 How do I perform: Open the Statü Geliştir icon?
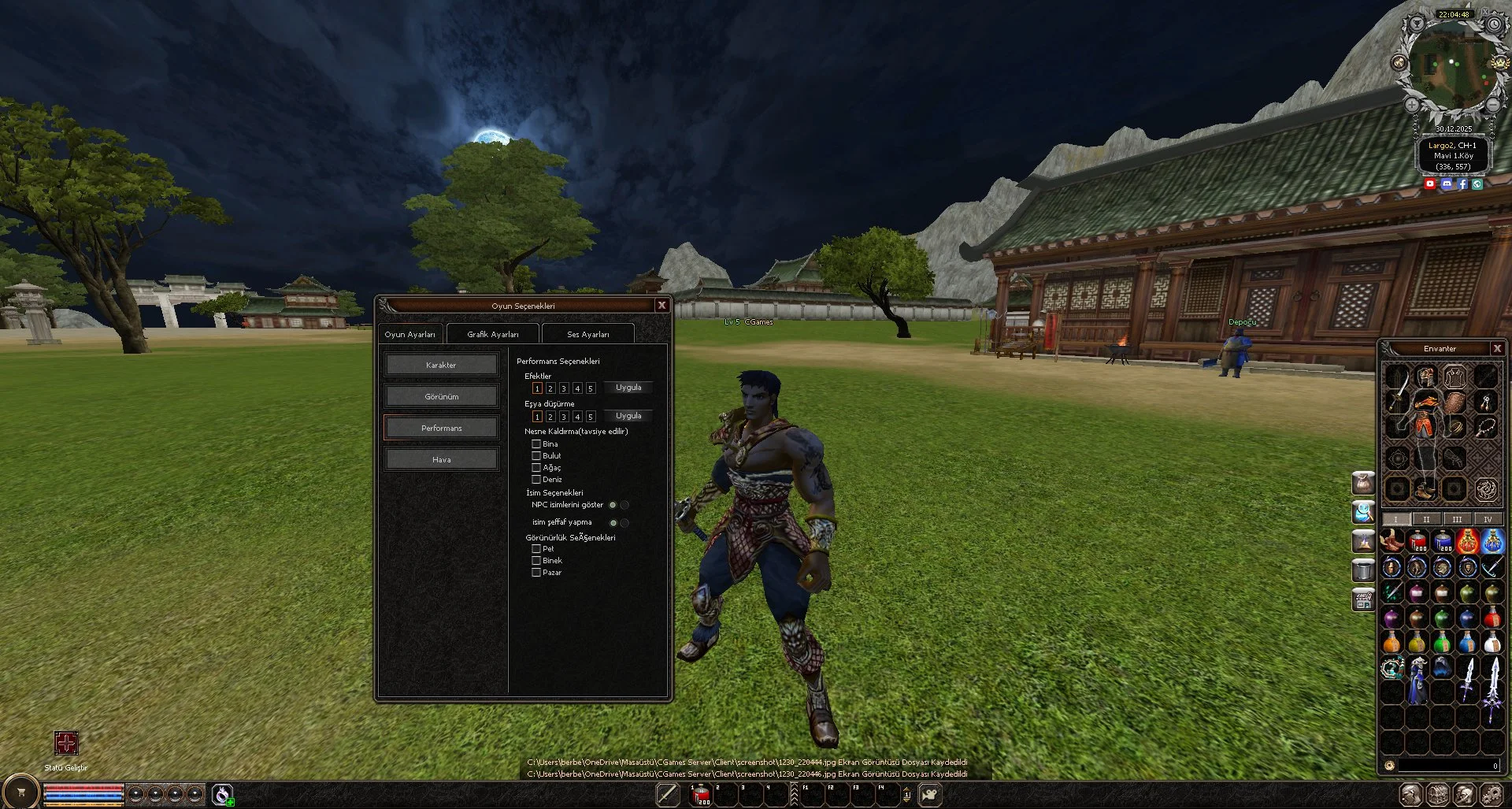(x=66, y=743)
